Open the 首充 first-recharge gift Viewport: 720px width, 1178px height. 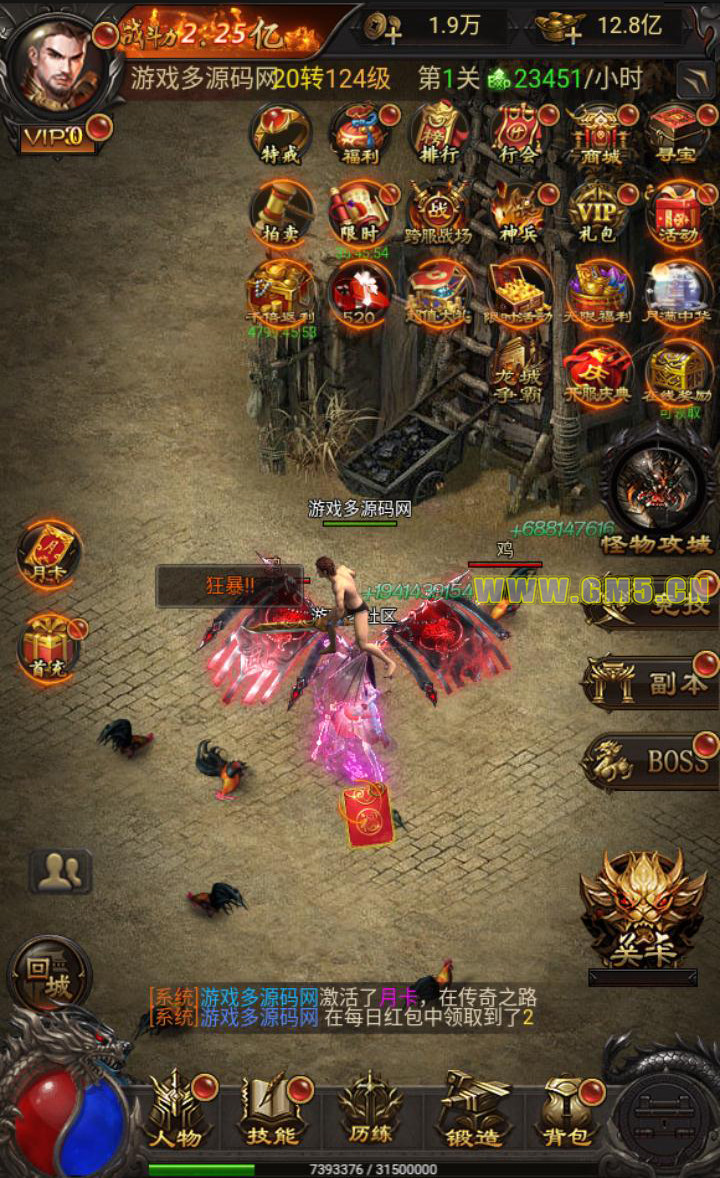tap(47, 645)
